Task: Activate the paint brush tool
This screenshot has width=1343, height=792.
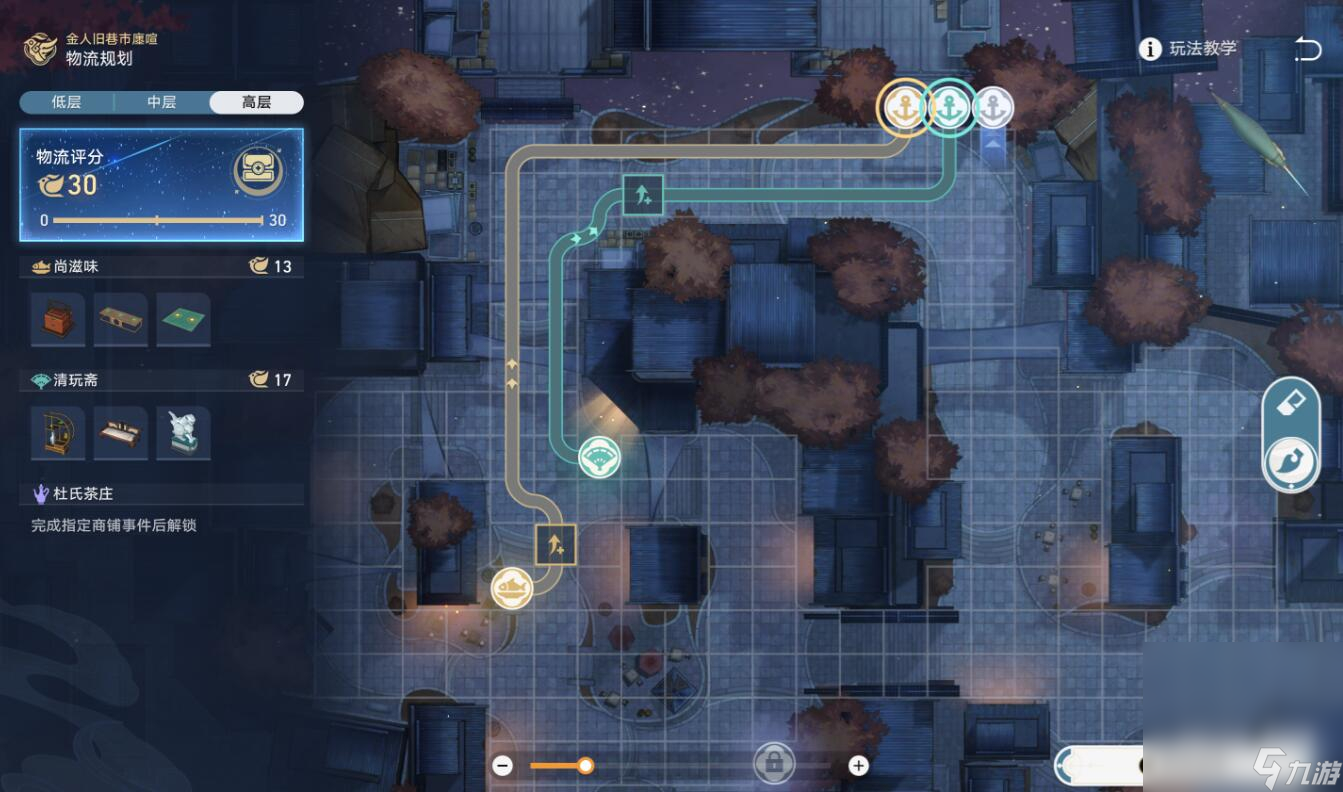Action: (1290, 463)
